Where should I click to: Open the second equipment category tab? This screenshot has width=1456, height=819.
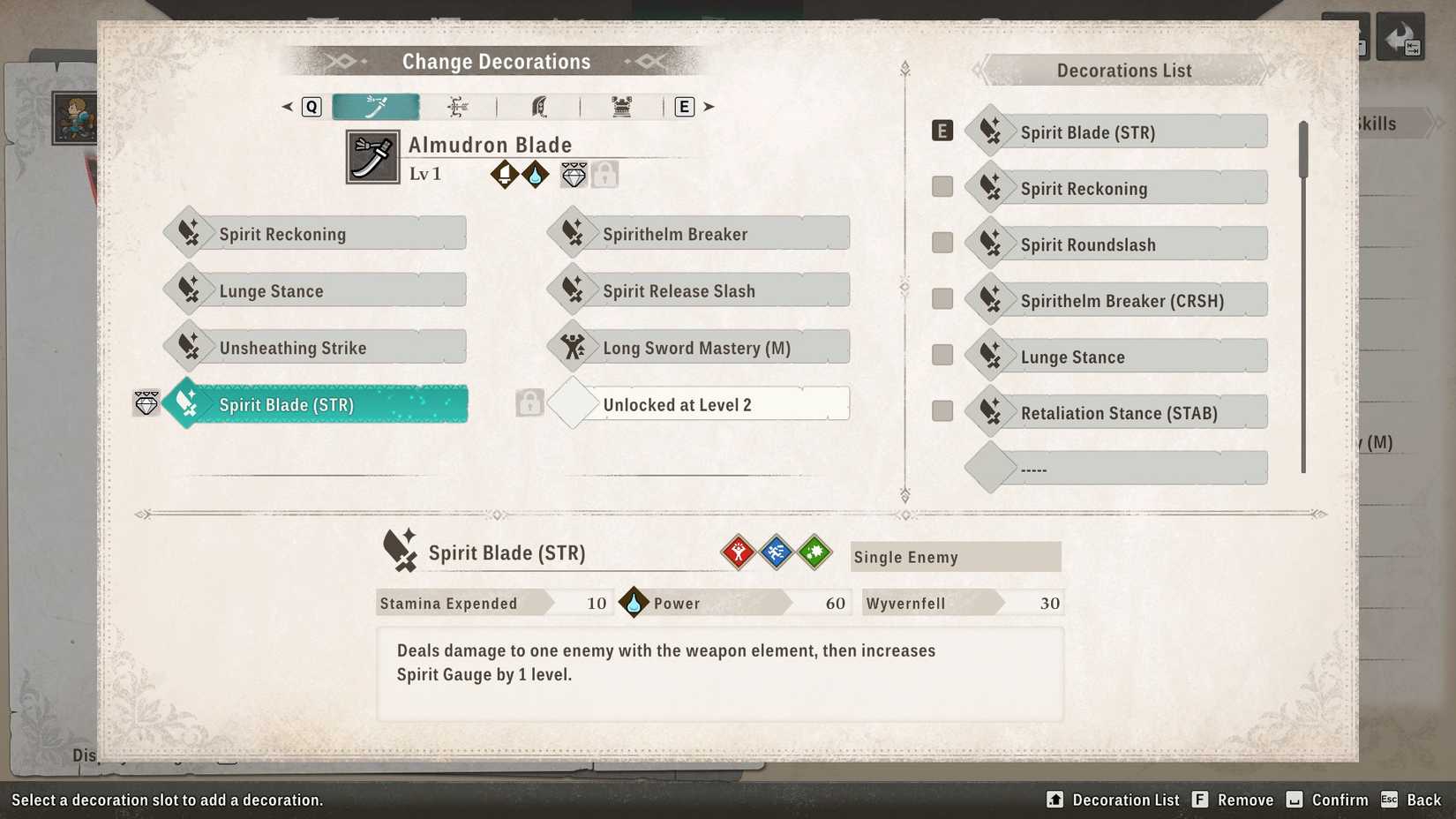click(x=456, y=106)
